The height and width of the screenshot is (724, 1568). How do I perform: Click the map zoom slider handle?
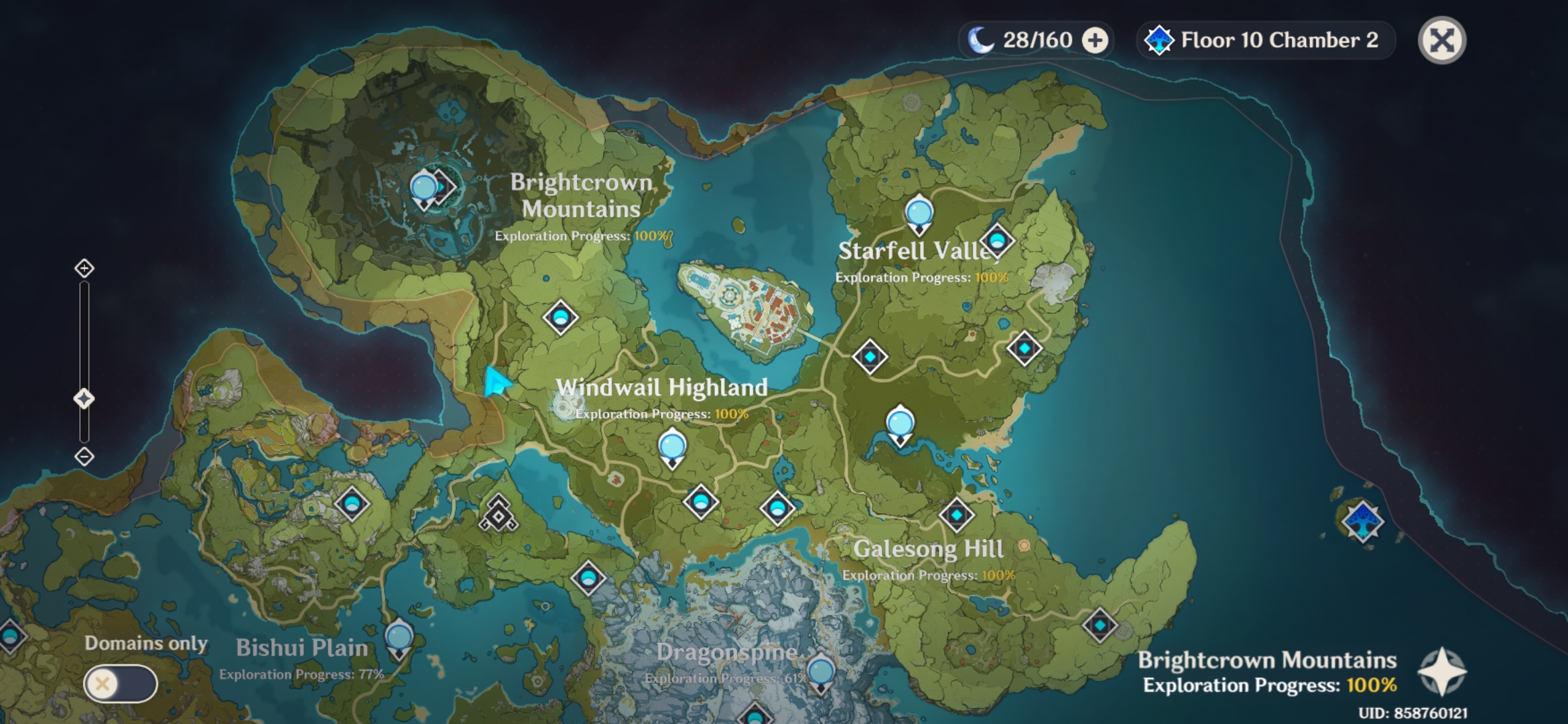[83, 398]
